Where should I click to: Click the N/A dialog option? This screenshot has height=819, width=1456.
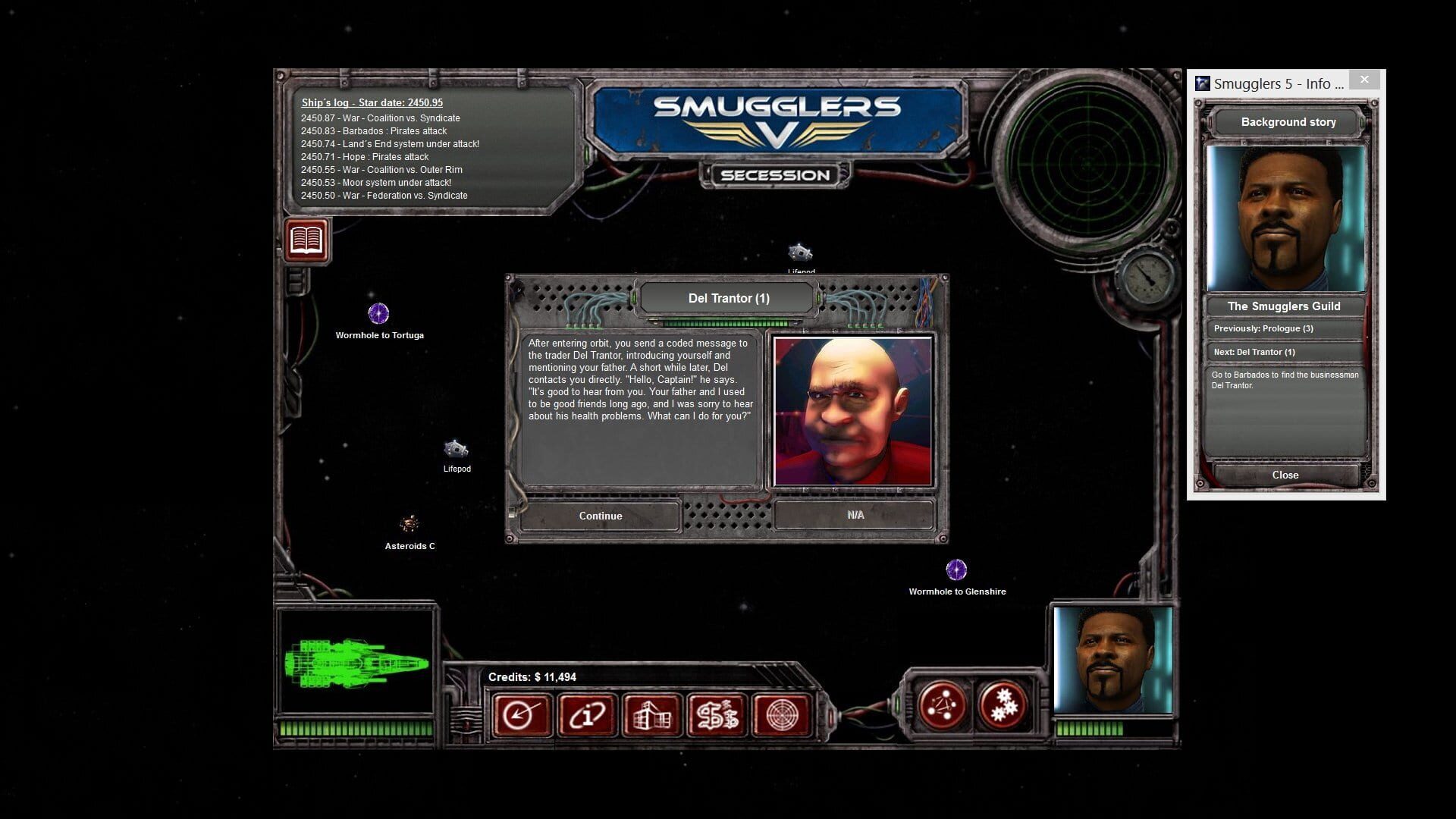point(855,514)
